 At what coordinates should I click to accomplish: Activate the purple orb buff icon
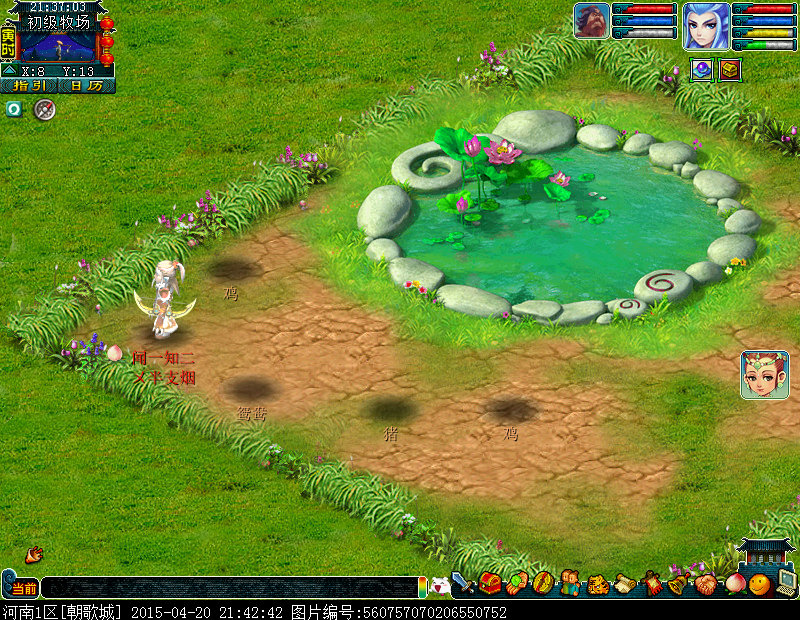point(701,70)
